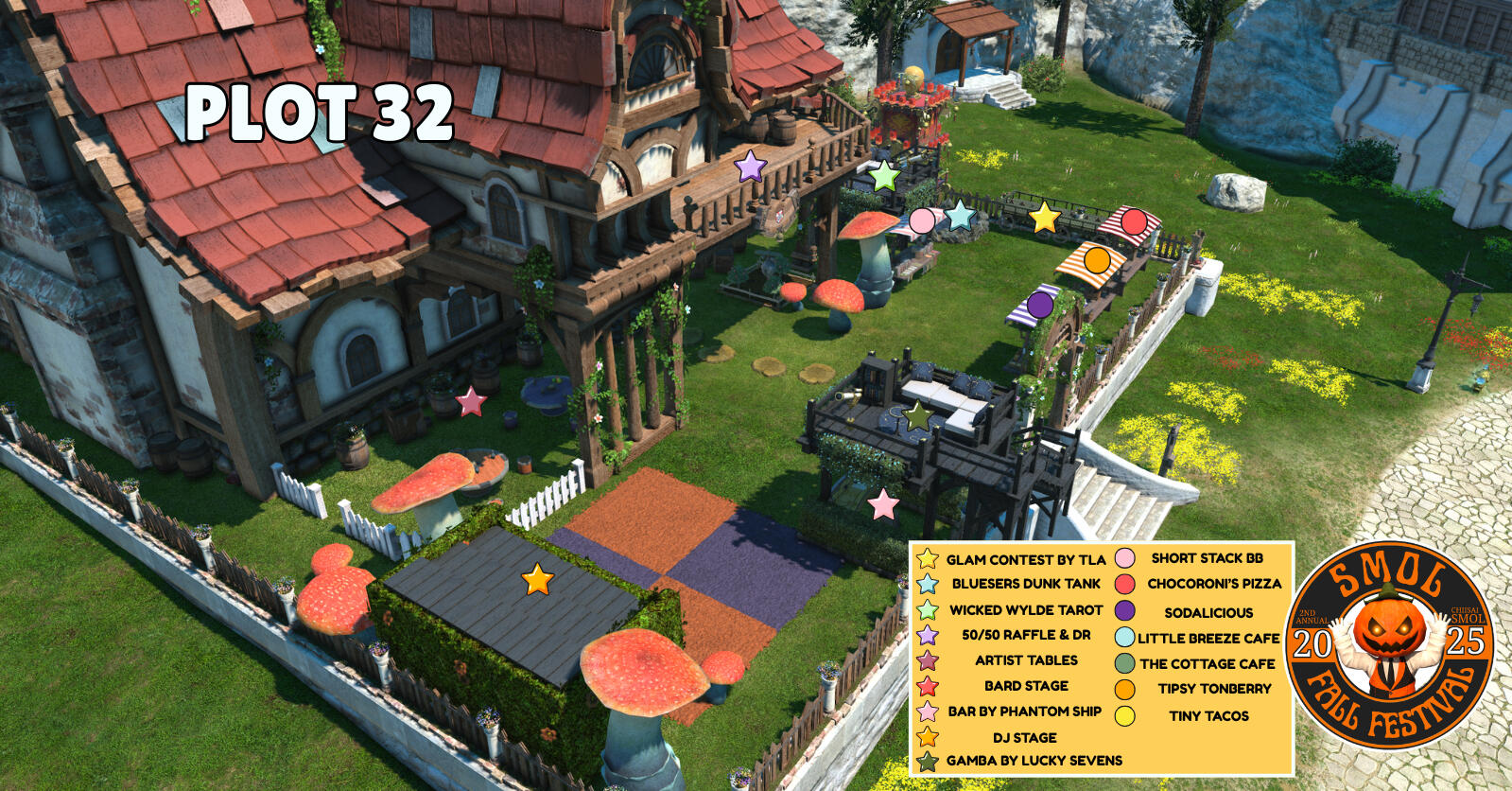
Task: Click the dark green star on the lounge deck
Action: pyautogui.click(x=916, y=415)
